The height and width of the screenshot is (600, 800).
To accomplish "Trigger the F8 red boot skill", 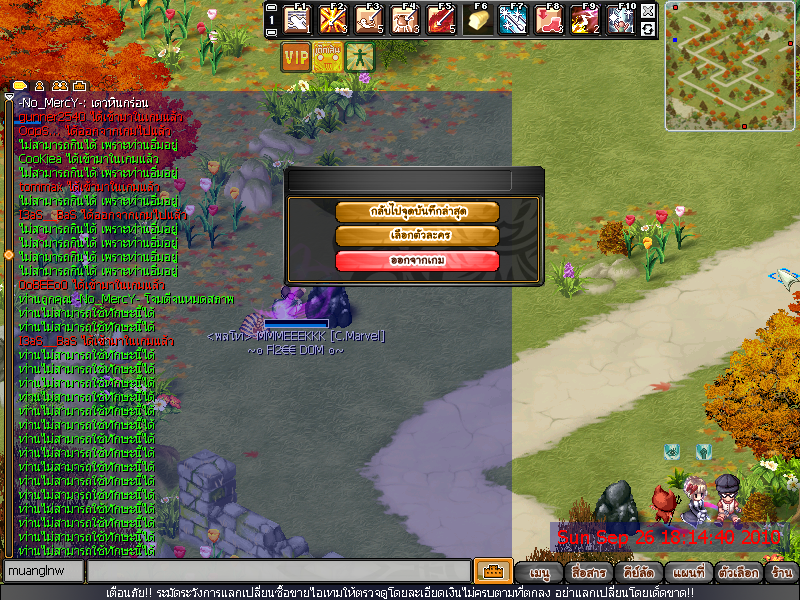I will [x=549, y=19].
